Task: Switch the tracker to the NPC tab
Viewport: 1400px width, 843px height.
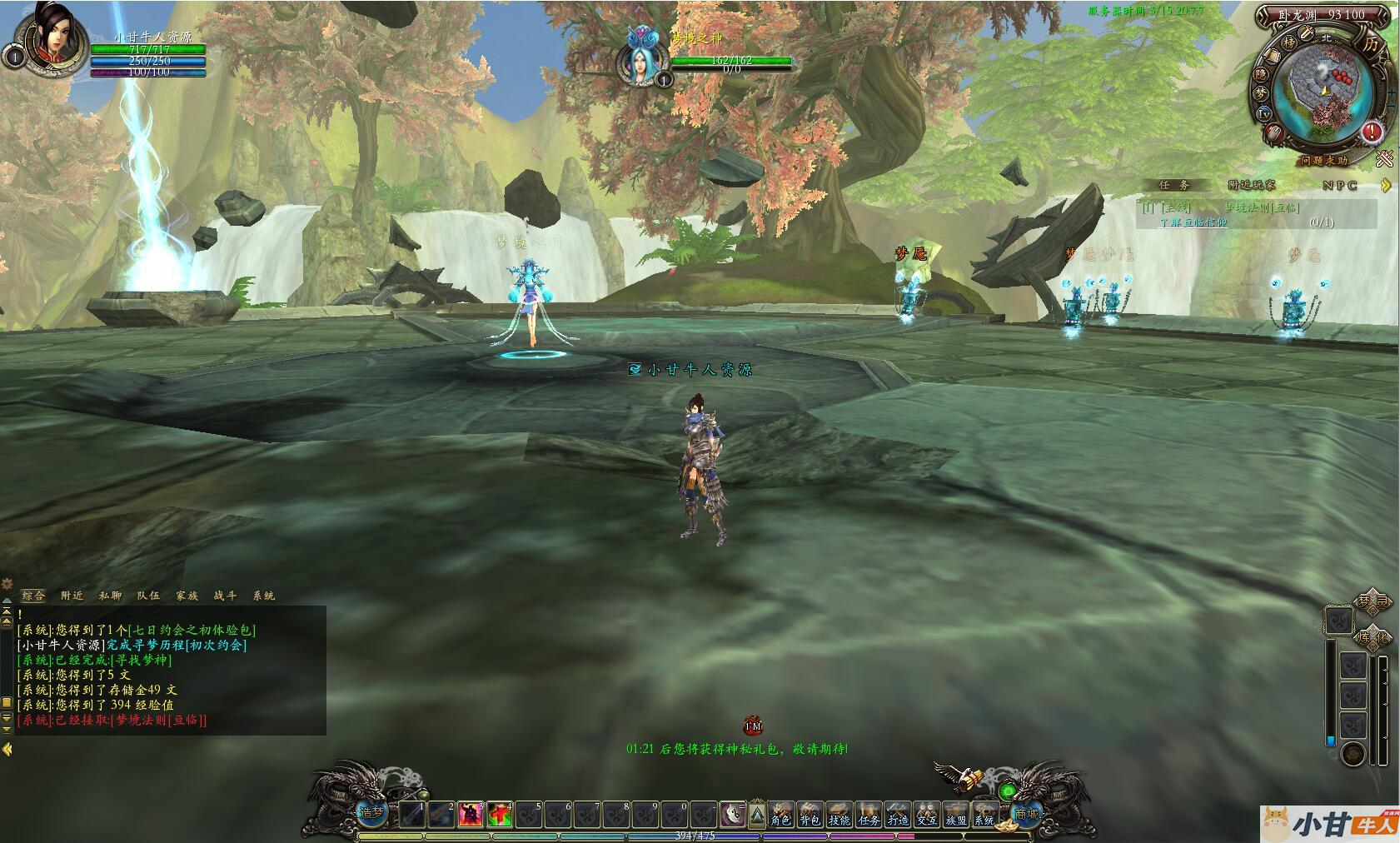Action: pos(1340,185)
